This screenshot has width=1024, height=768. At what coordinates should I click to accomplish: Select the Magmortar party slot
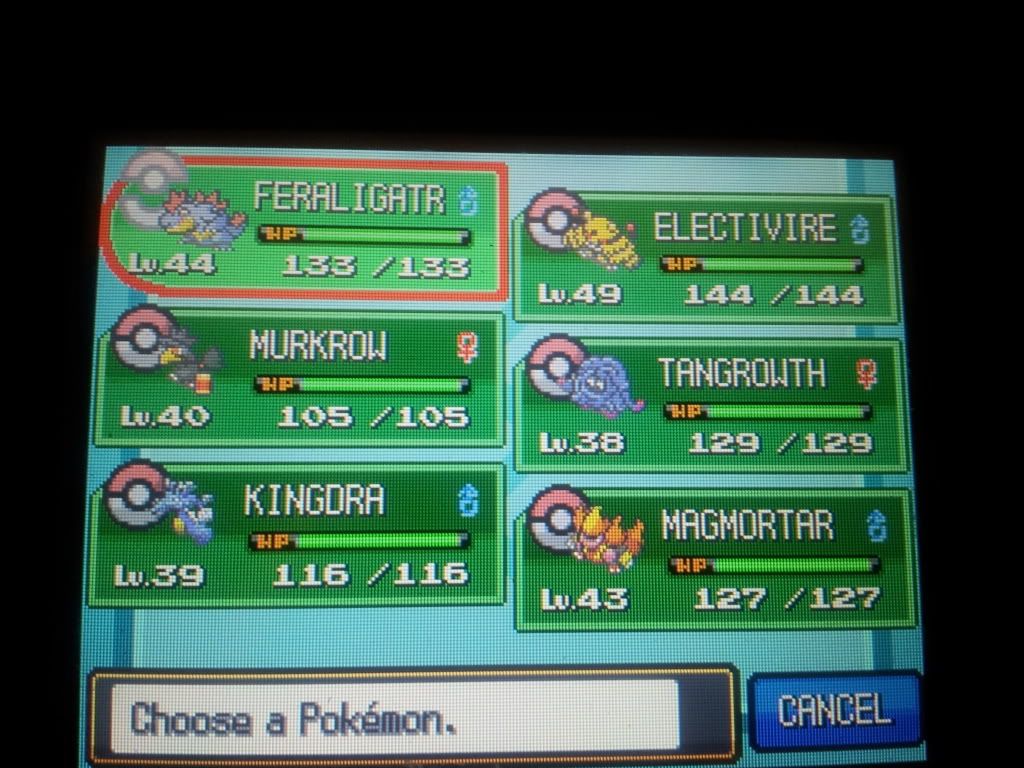click(x=714, y=560)
